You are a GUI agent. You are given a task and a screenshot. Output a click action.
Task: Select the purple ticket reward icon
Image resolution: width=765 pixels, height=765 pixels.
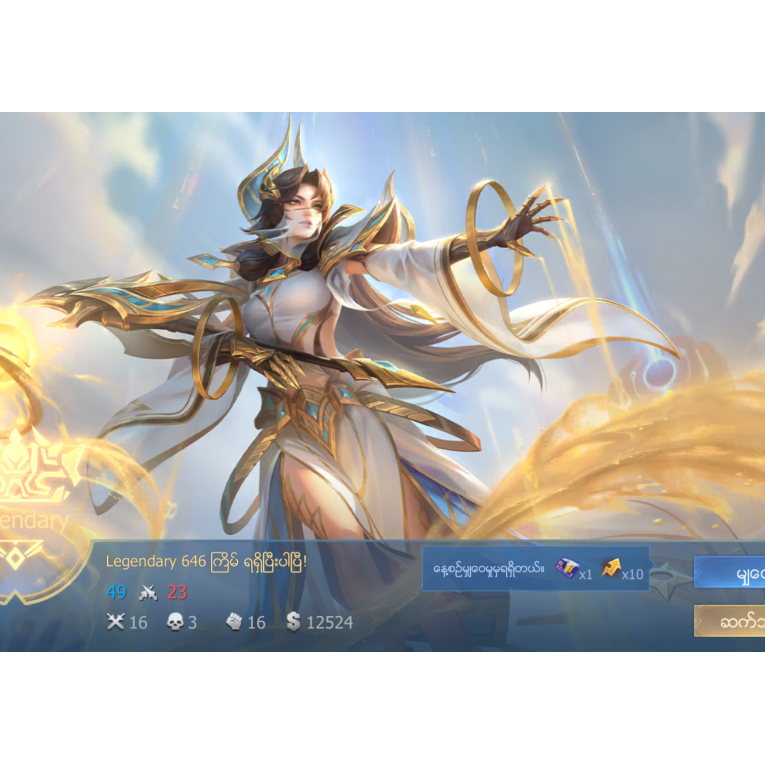pyautogui.click(x=567, y=569)
